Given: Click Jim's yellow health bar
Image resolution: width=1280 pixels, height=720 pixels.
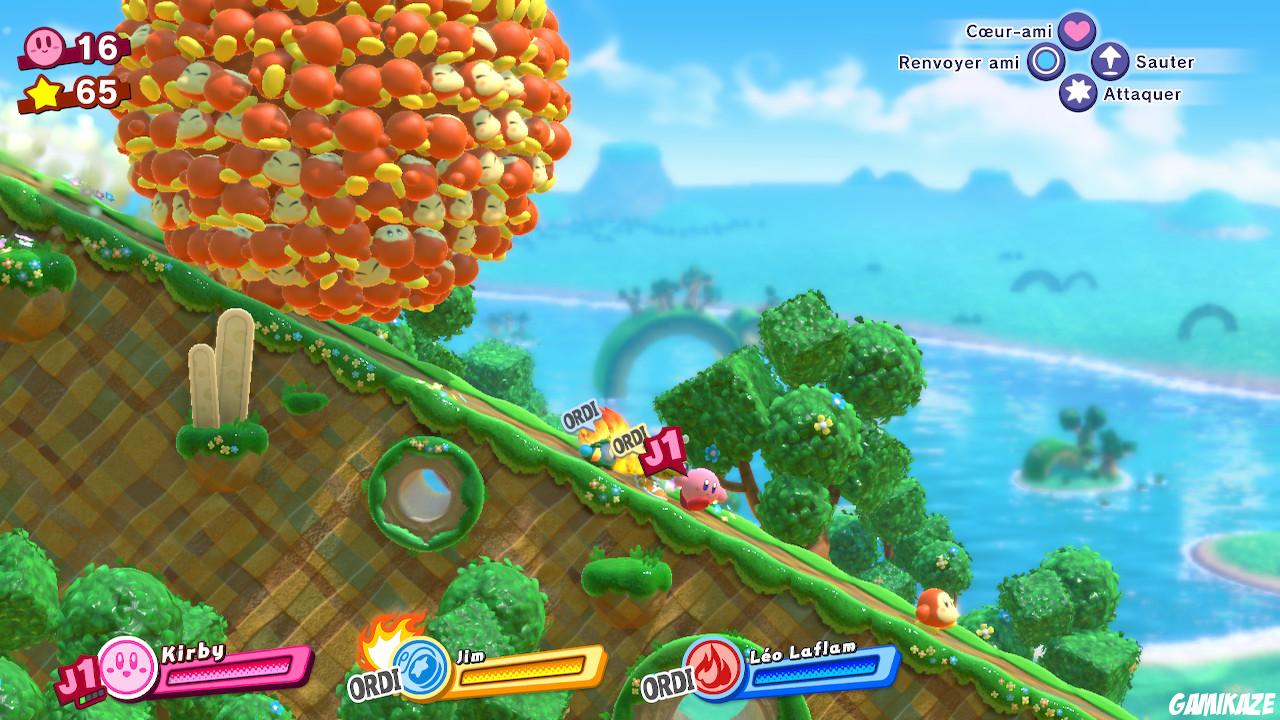Looking at the screenshot, I should tap(520, 672).
